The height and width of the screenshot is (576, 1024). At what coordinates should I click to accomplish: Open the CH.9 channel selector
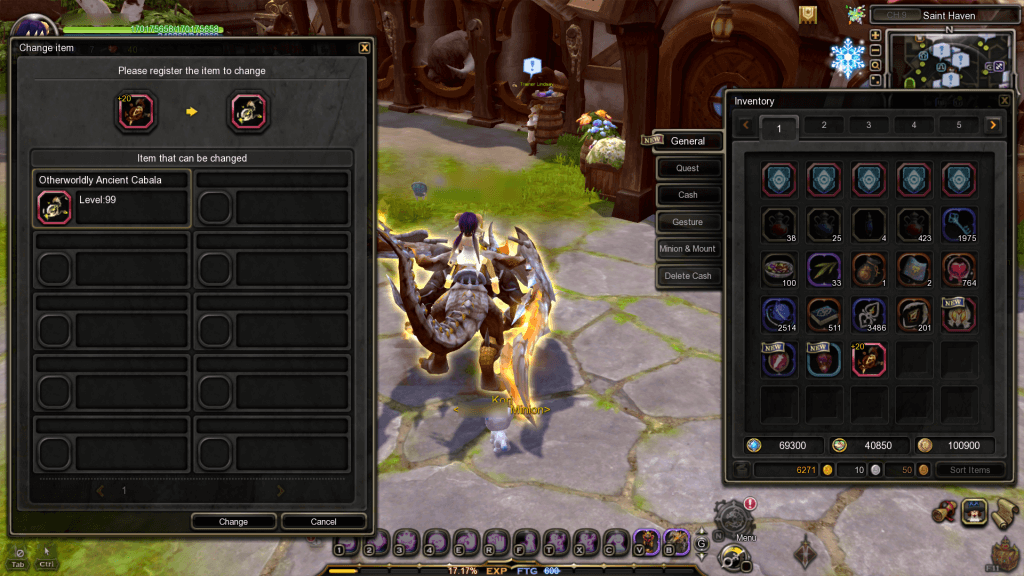coord(895,15)
